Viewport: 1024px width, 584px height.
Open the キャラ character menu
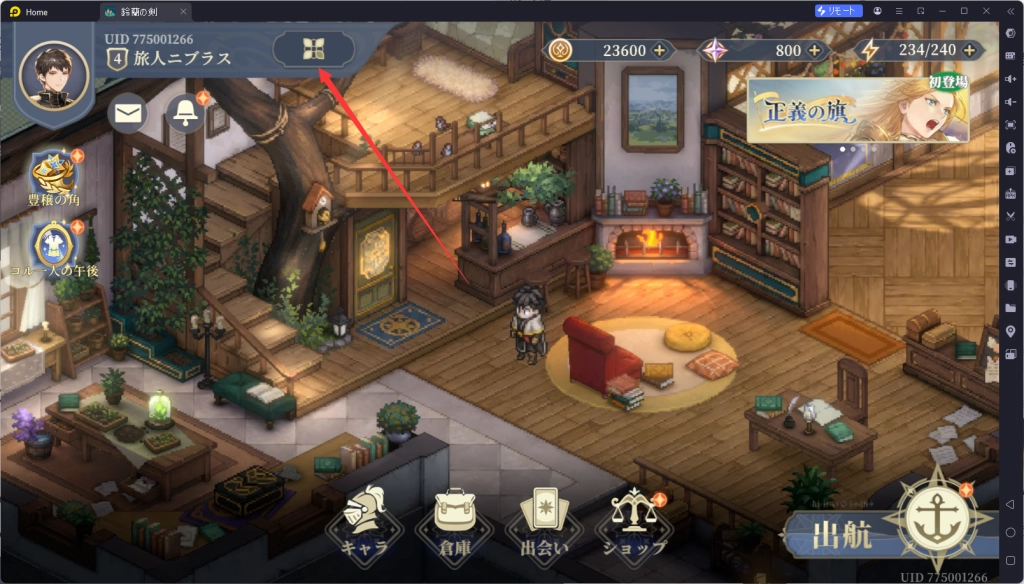pyautogui.click(x=363, y=522)
